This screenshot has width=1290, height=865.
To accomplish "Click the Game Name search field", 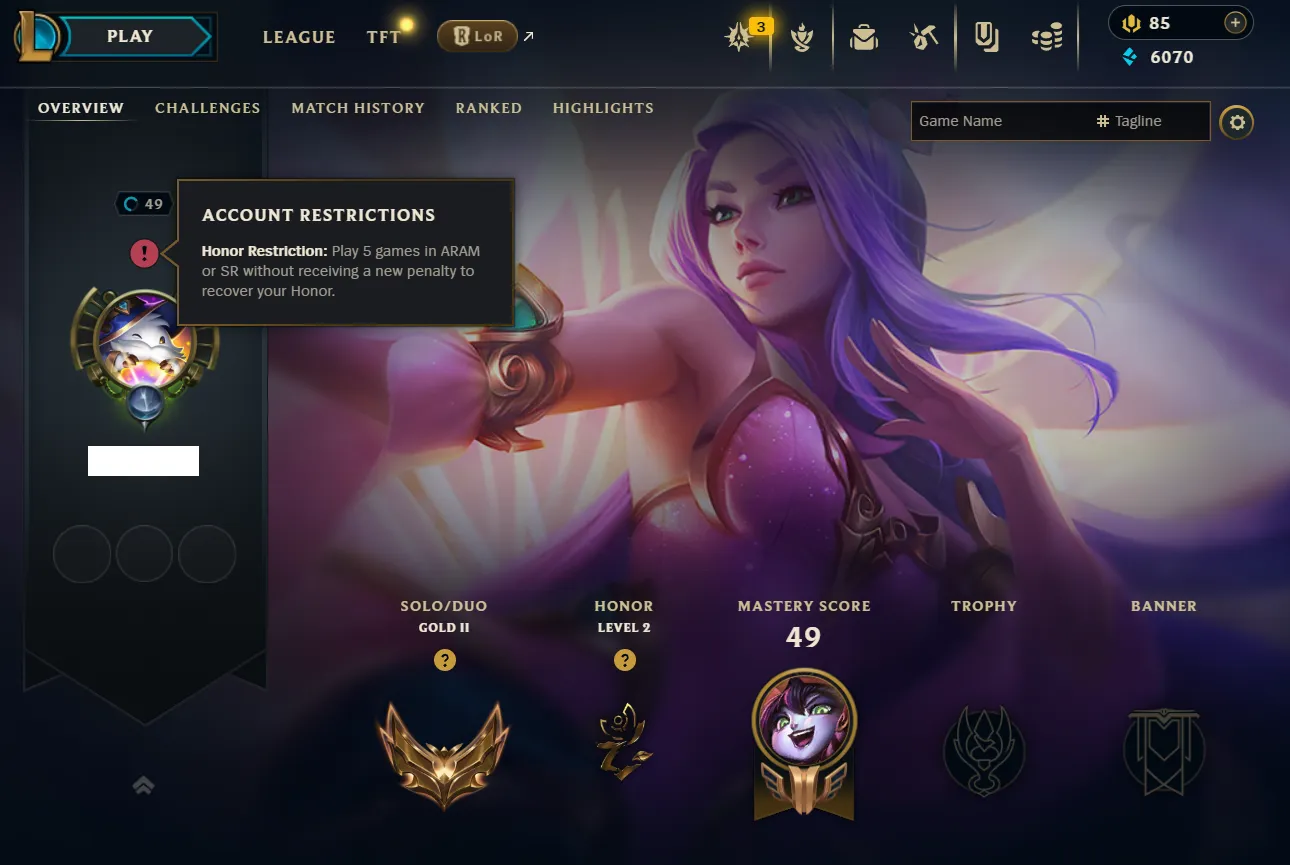I will click(1000, 121).
